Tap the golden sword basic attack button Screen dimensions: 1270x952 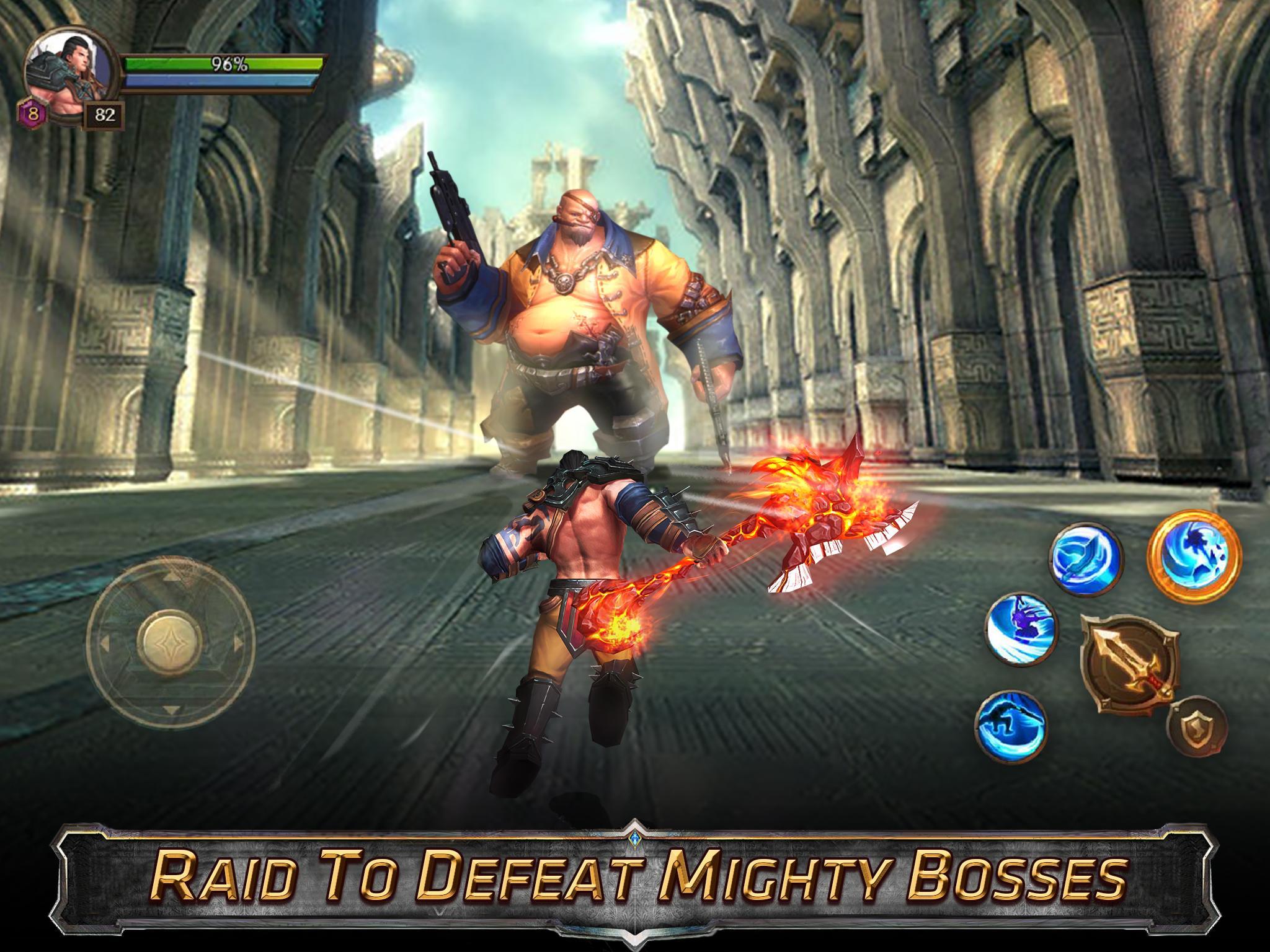[1129, 664]
